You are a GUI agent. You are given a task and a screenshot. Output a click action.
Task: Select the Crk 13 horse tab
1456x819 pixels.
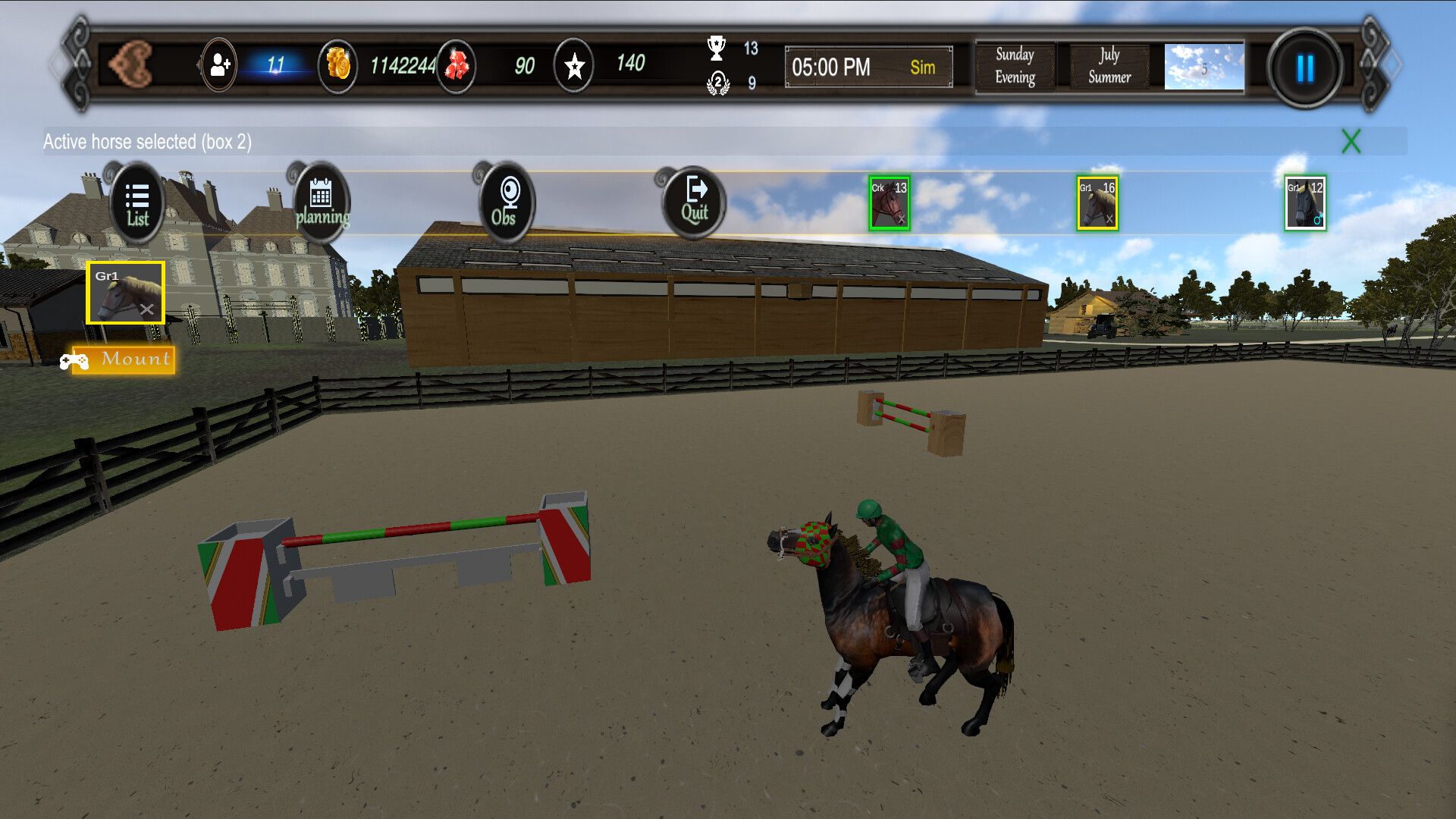click(x=890, y=202)
